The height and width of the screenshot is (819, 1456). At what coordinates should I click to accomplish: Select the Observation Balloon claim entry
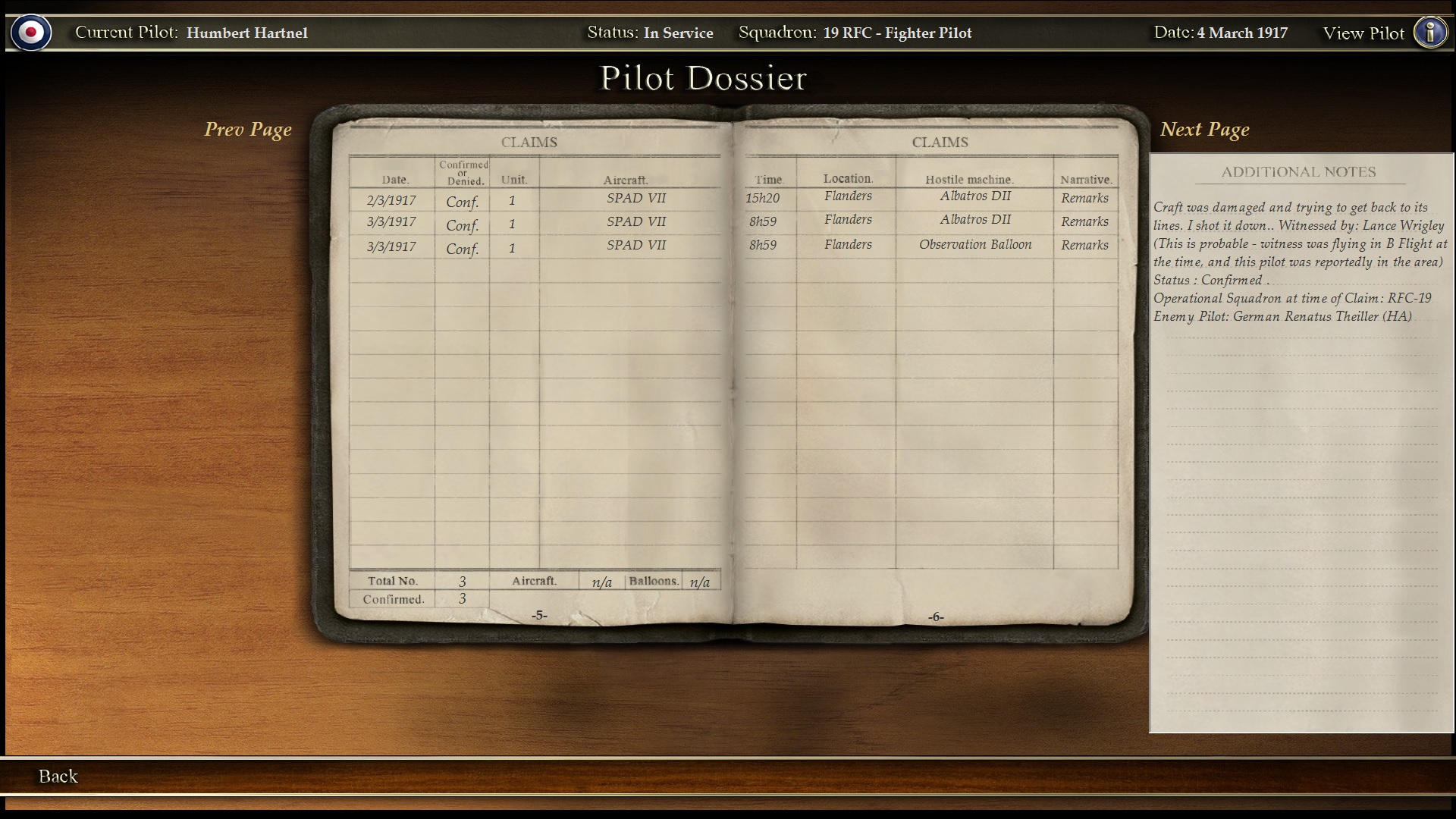tap(975, 244)
